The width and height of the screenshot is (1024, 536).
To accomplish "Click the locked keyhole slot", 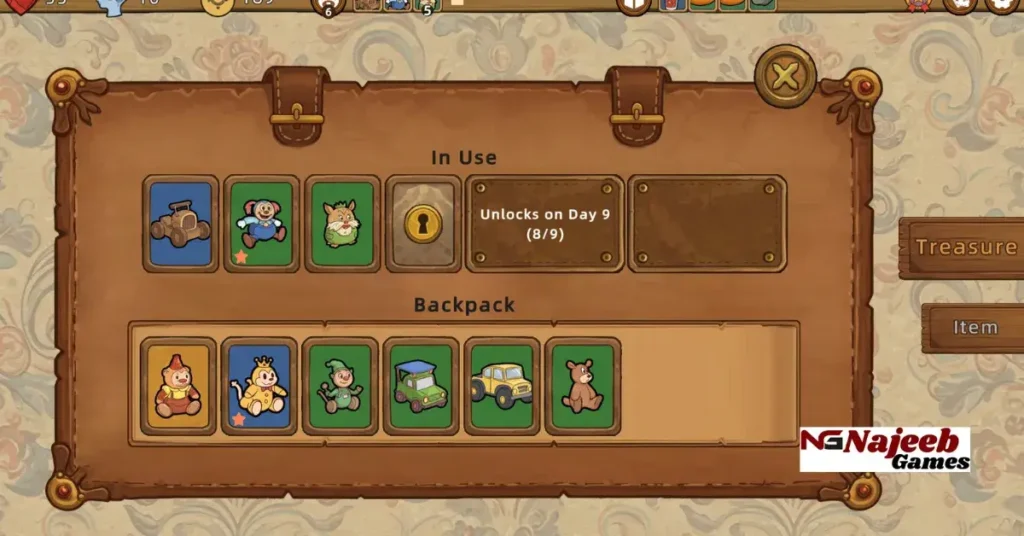I will (423, 223).
